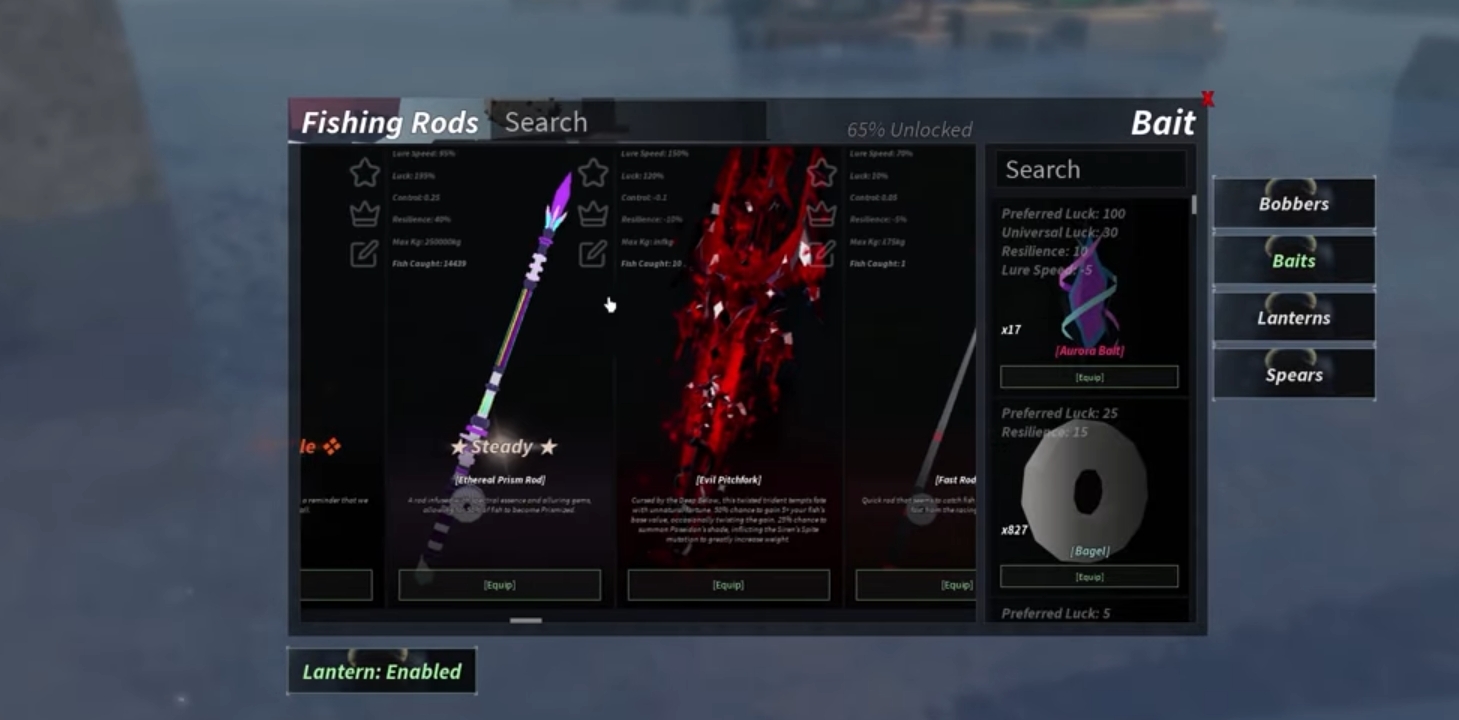Viewport: 1459px width, 720px height.
Task: Equip the Ethereal Prism Rod
Action: [x=499, y=585]
